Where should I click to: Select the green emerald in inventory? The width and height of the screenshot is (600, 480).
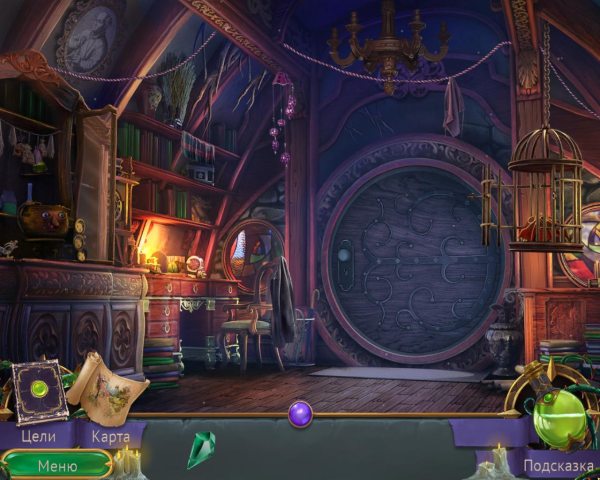[x=201, y=449]
